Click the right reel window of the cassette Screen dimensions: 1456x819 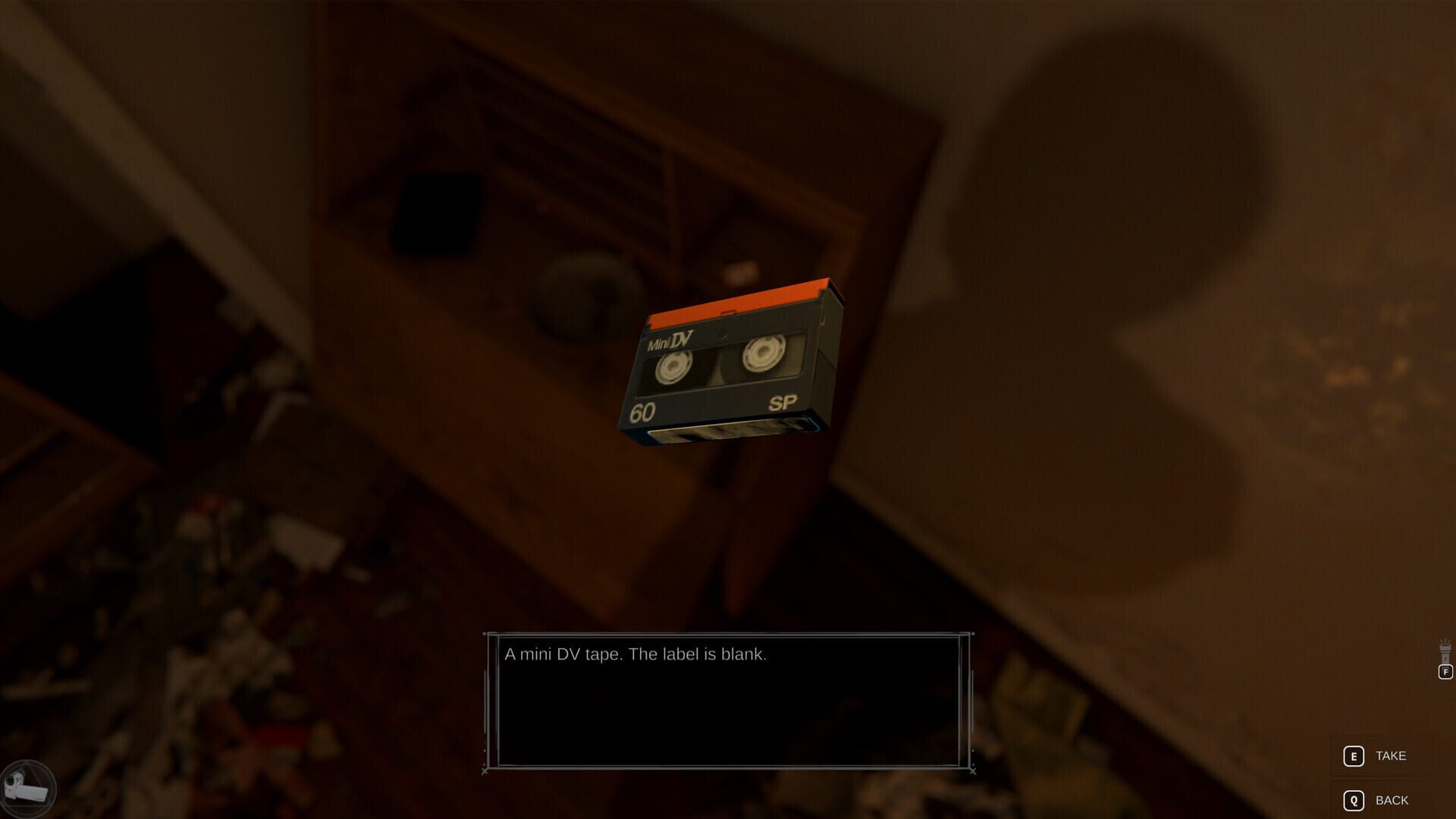pyautogui.click(x=762, y=354)
